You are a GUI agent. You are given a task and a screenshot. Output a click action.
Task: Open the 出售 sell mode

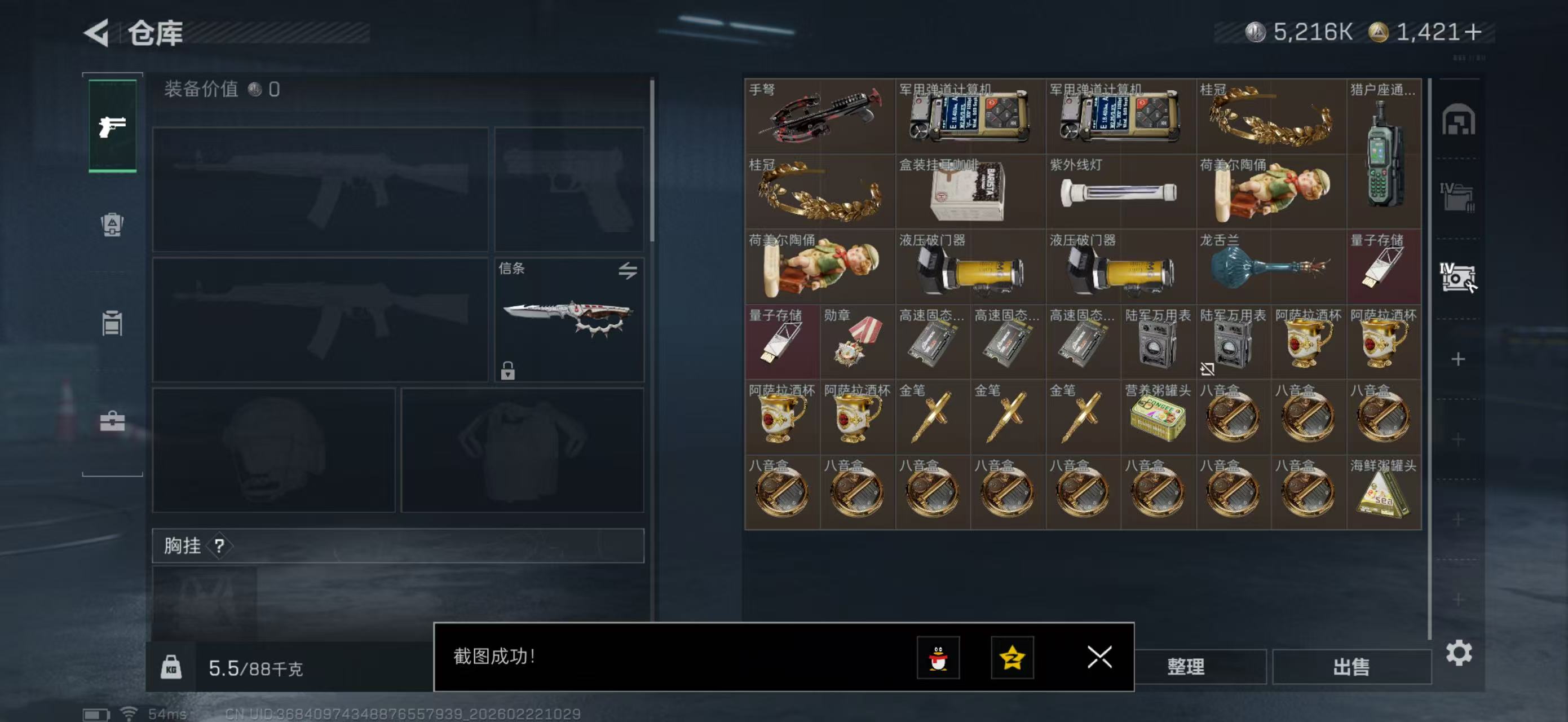tap(1351, 667)
